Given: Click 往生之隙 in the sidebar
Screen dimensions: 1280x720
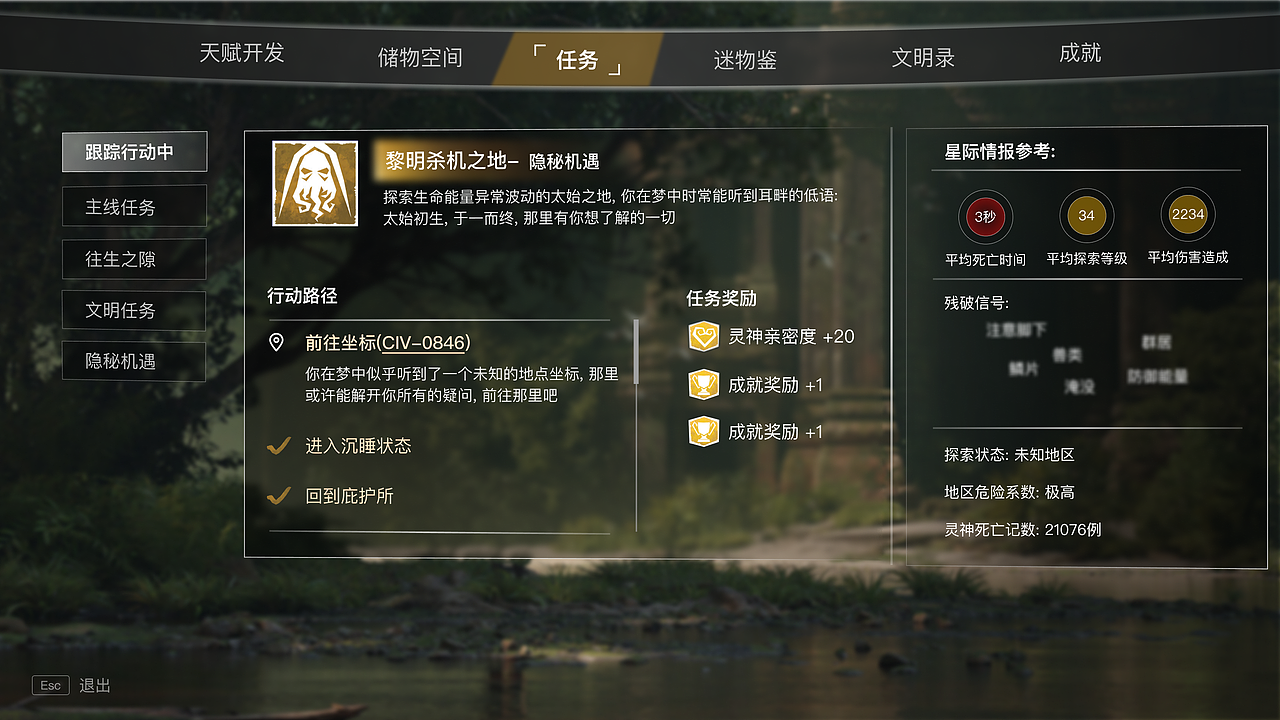Looking at the screenshot, I should tap(133, 258).
